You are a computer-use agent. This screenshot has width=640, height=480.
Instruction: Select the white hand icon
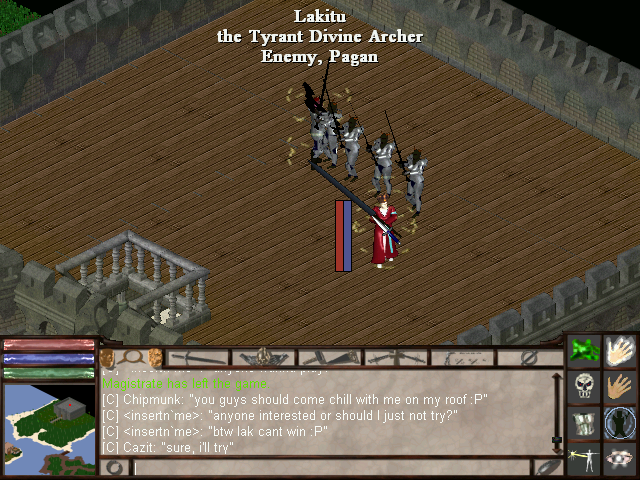[622, 350]
